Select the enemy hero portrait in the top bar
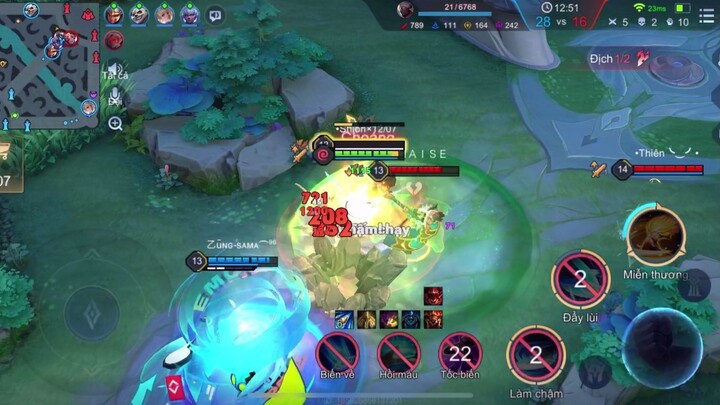This screenshot has width=720, height=405. [406, 10]
